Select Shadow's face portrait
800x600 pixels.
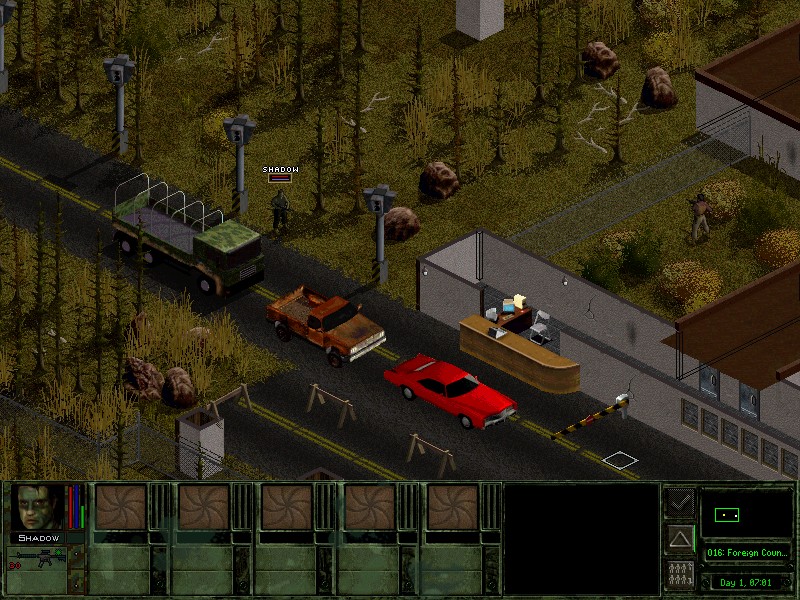coord(38,508)
